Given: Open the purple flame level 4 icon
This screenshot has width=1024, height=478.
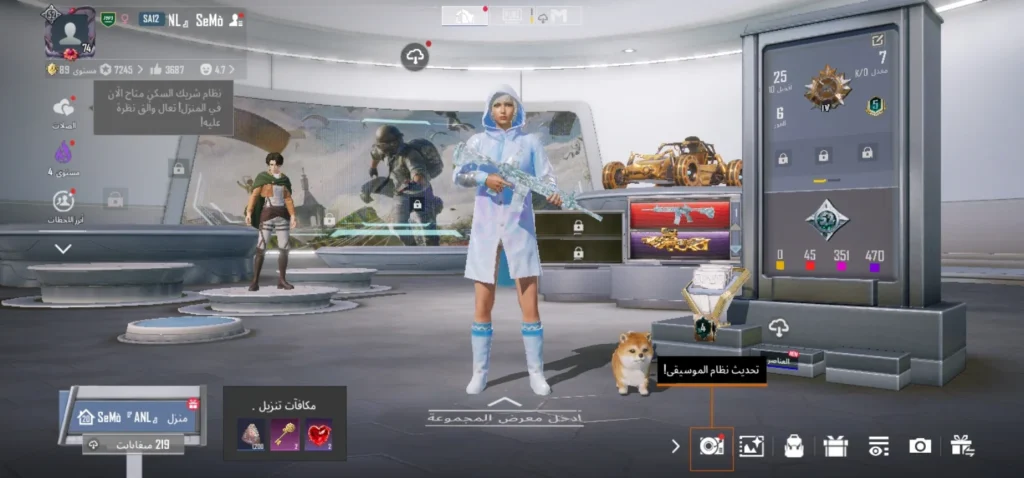Looking at the screenshot, I should coord(64,154).
